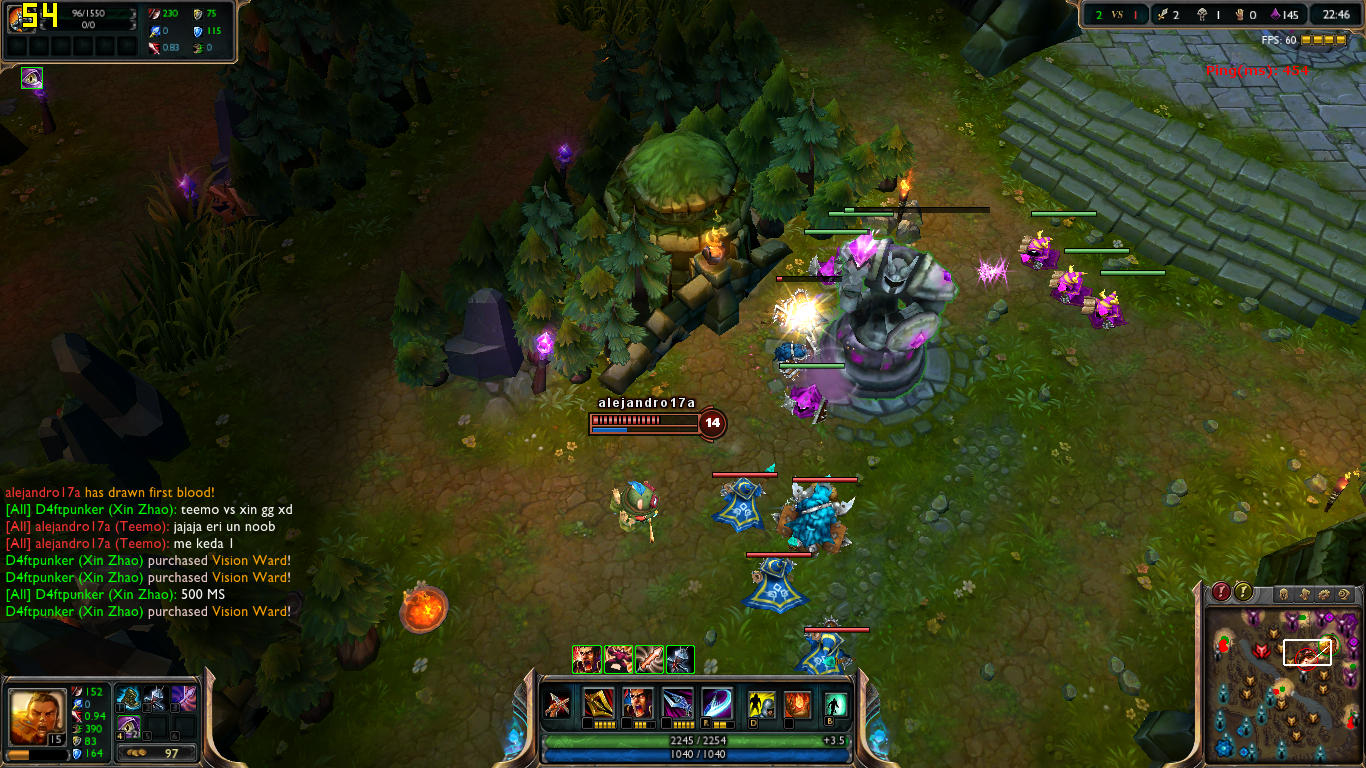Image resolution: width=1366 pixels, height=768 pixels.
Task: Activate the red alert ping button
Action: (1221, 592)
